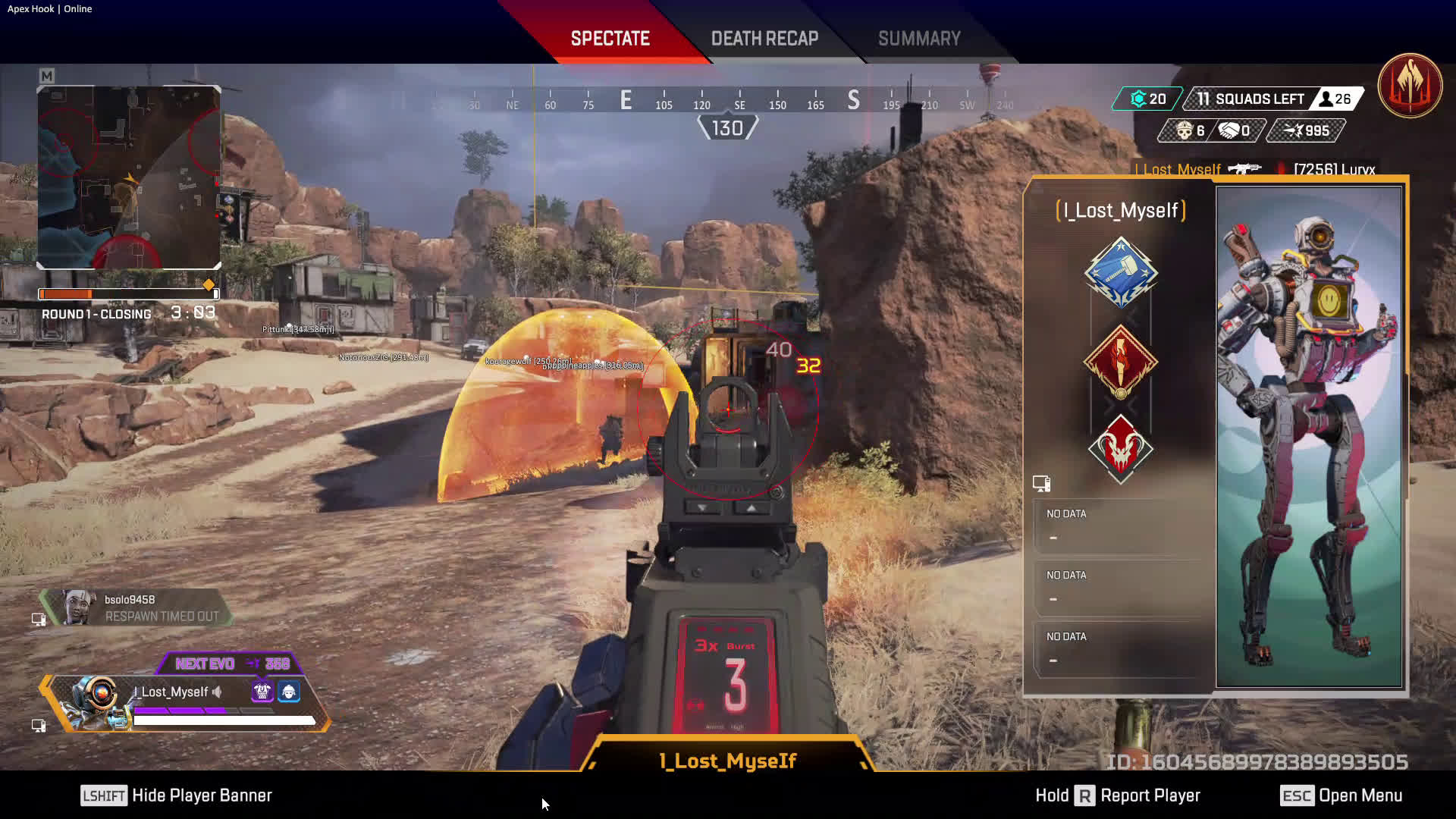Click the round flame emblem icon

click(1410, 85)
